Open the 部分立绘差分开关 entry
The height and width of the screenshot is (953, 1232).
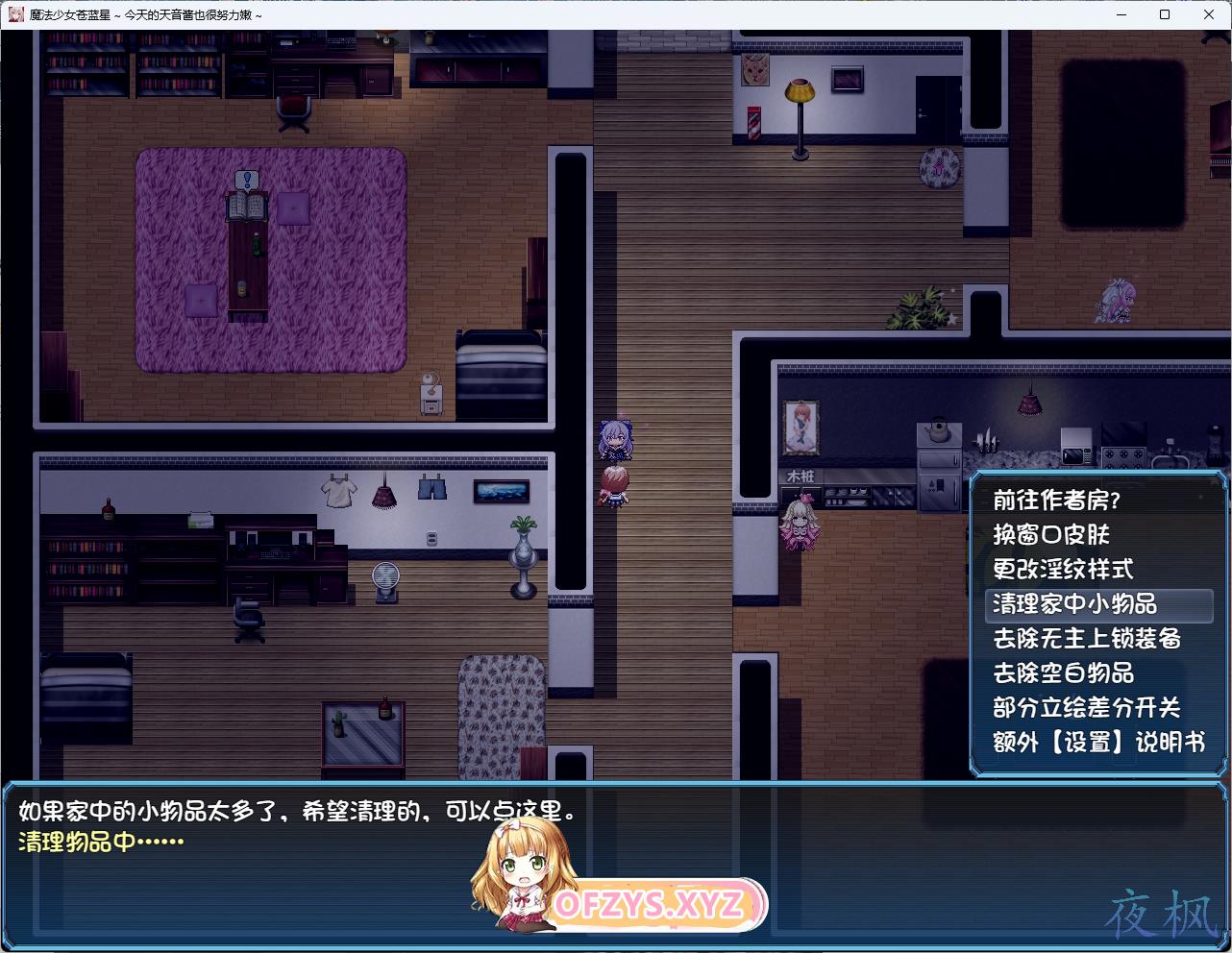[x=1086, y=708]
